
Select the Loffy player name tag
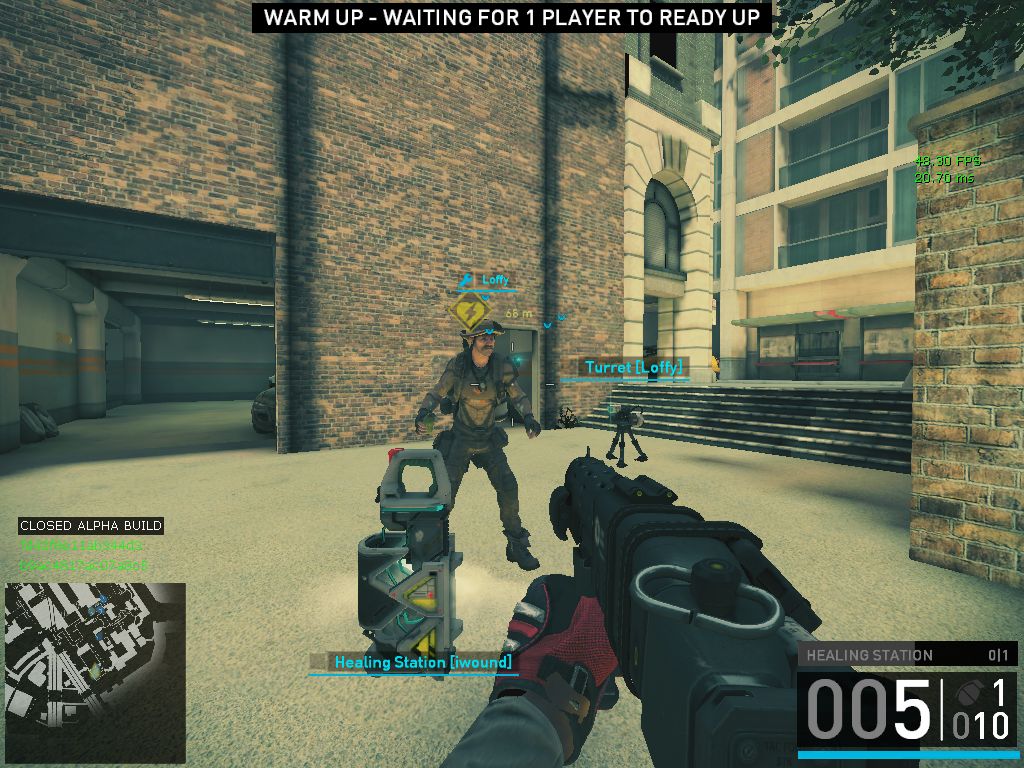(495, 281)
